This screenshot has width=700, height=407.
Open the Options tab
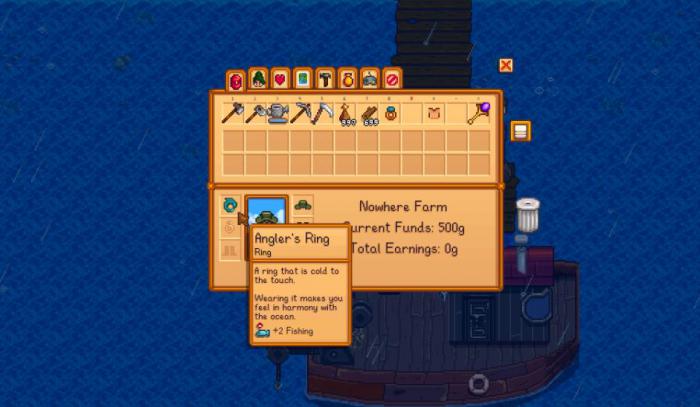[370, 78]
